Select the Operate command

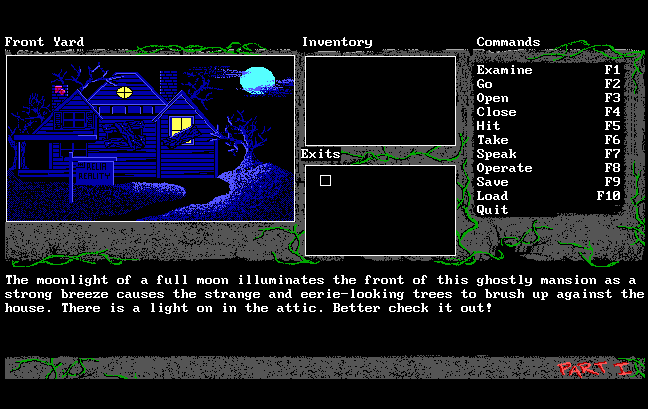click(x=504, y=169)
